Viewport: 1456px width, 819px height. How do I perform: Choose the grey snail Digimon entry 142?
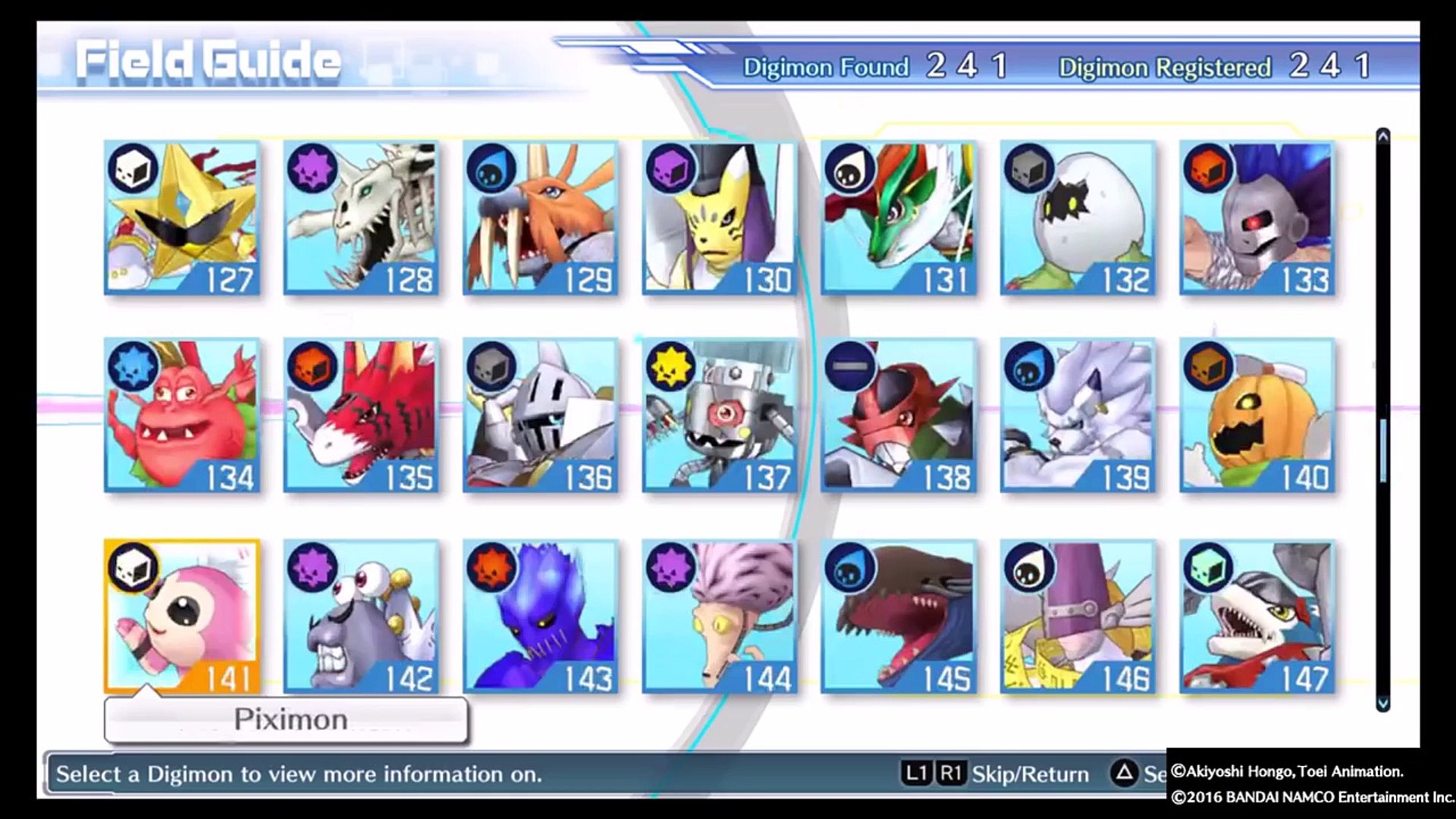[361, 616]
